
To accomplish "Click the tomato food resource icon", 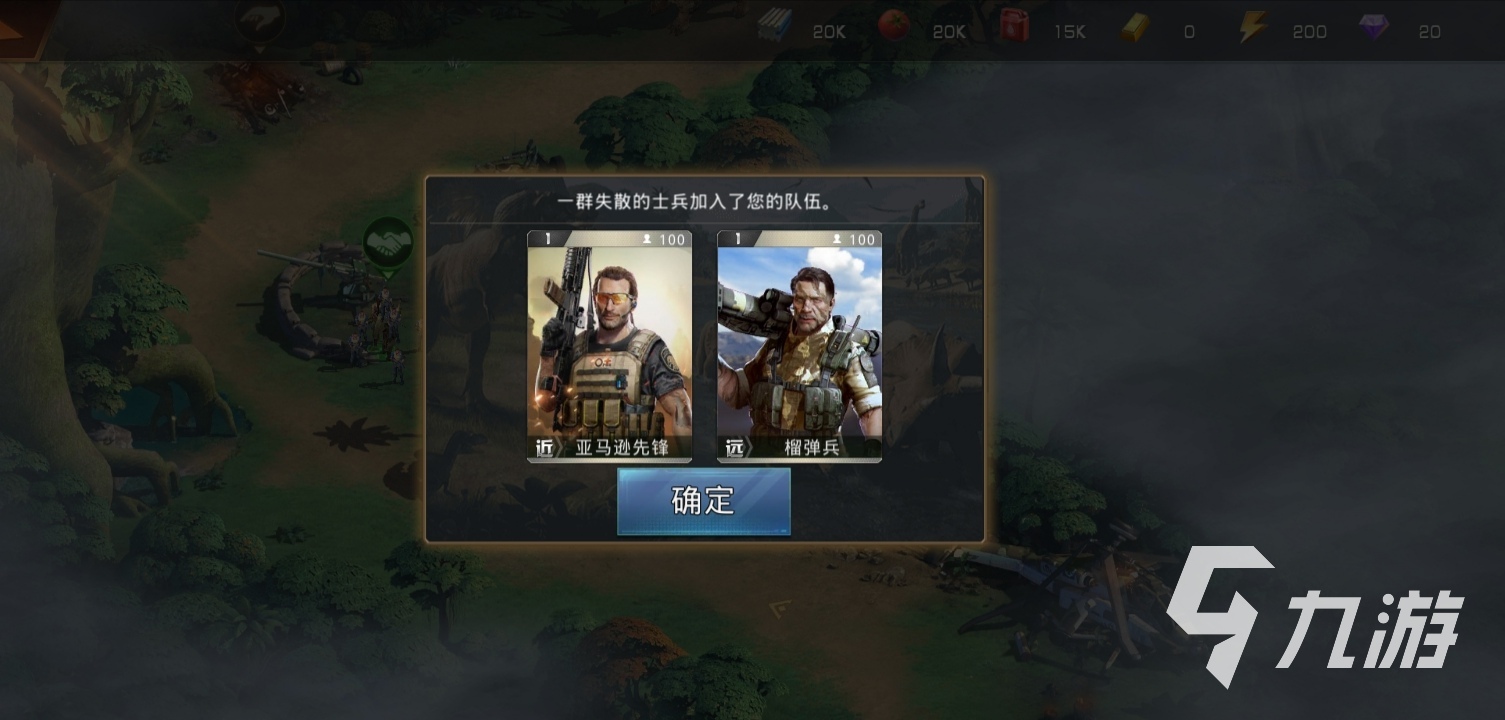I will coord(895,26).
